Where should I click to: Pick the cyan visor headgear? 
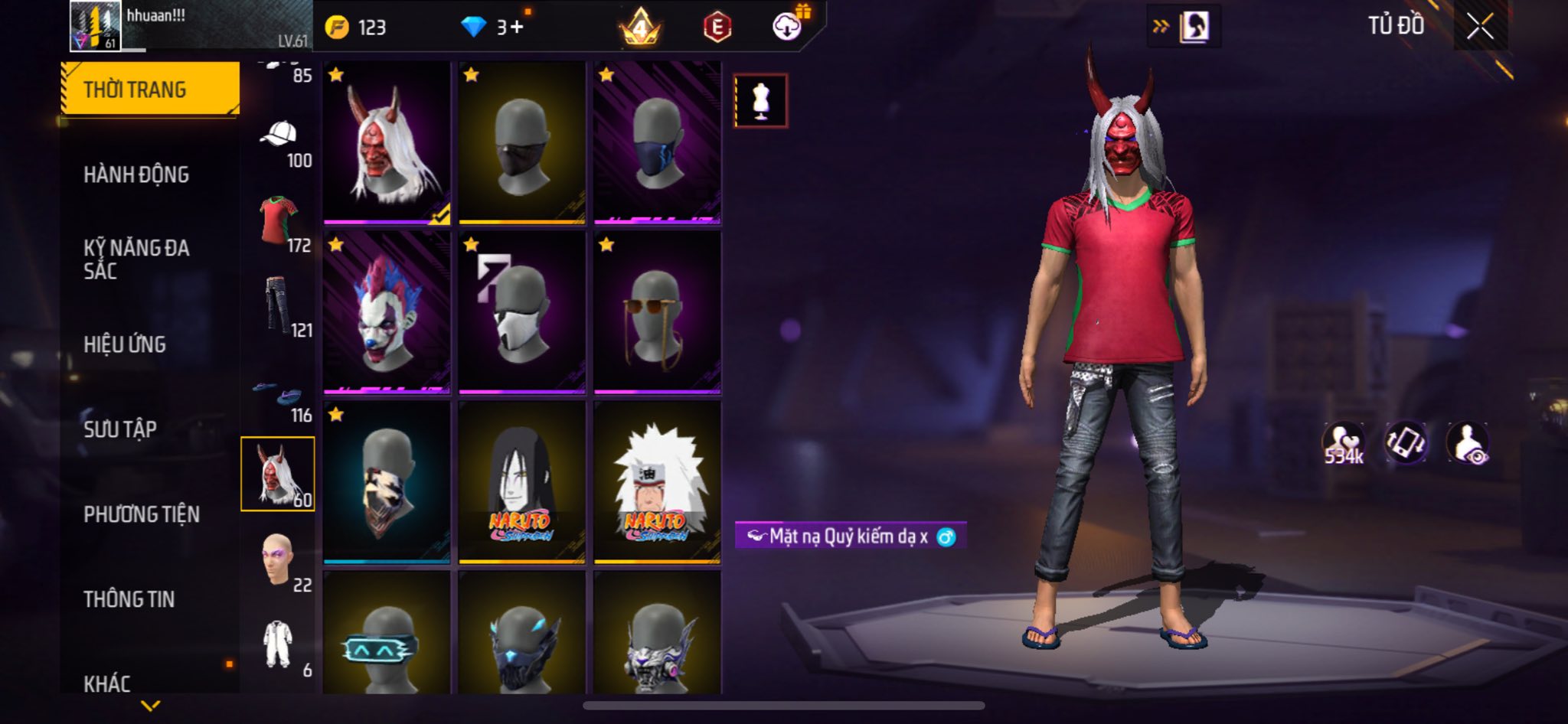pos(387,634)
